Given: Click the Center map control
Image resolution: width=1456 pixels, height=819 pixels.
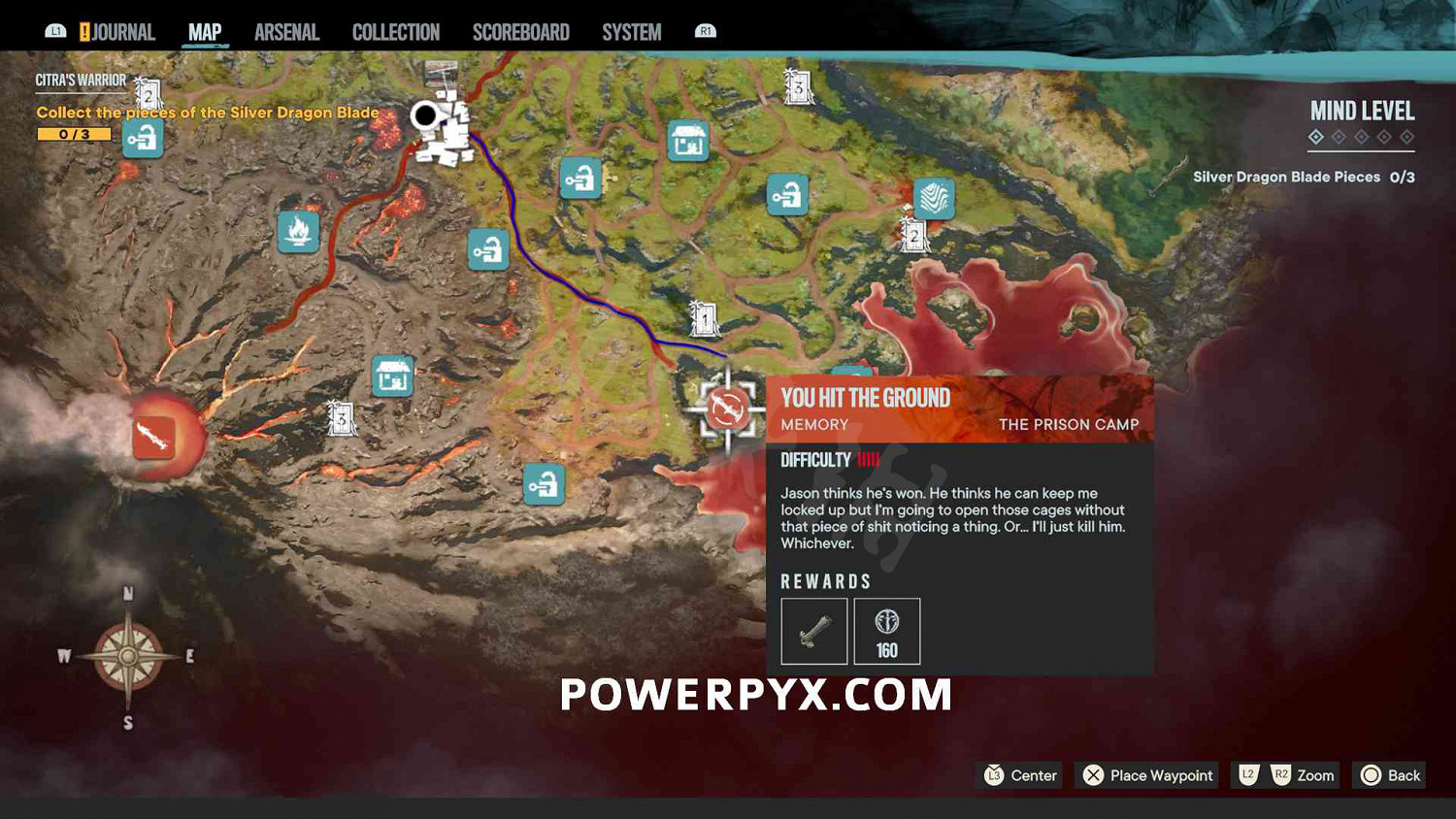Looking at the screenshot, I should (x=1019, y=775).
